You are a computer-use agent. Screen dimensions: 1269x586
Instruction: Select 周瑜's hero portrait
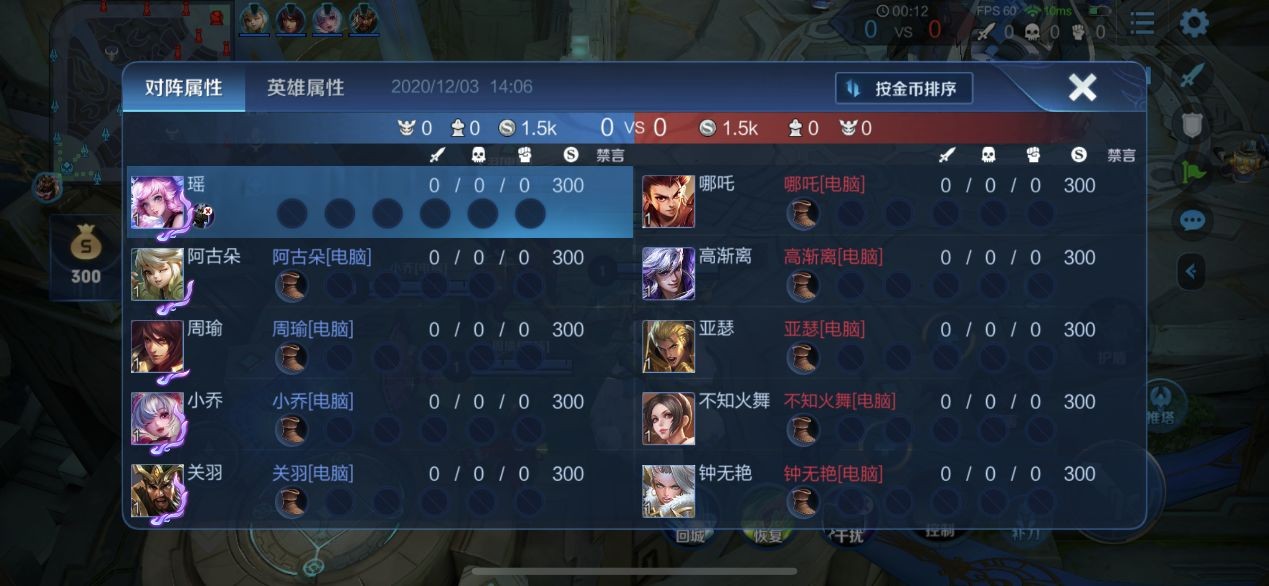[x=158, y=346]
